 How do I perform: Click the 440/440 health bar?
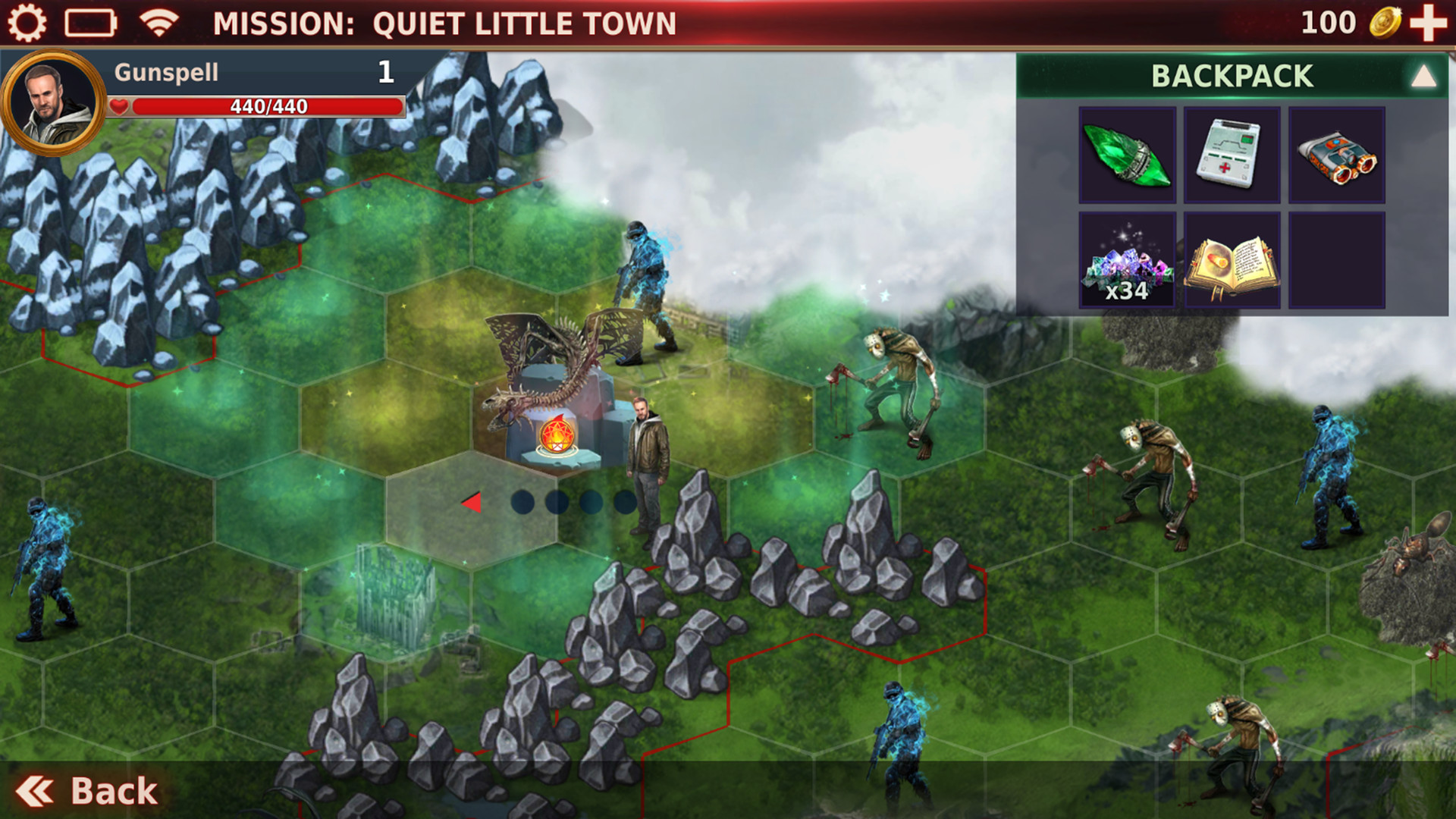[265, 108]
